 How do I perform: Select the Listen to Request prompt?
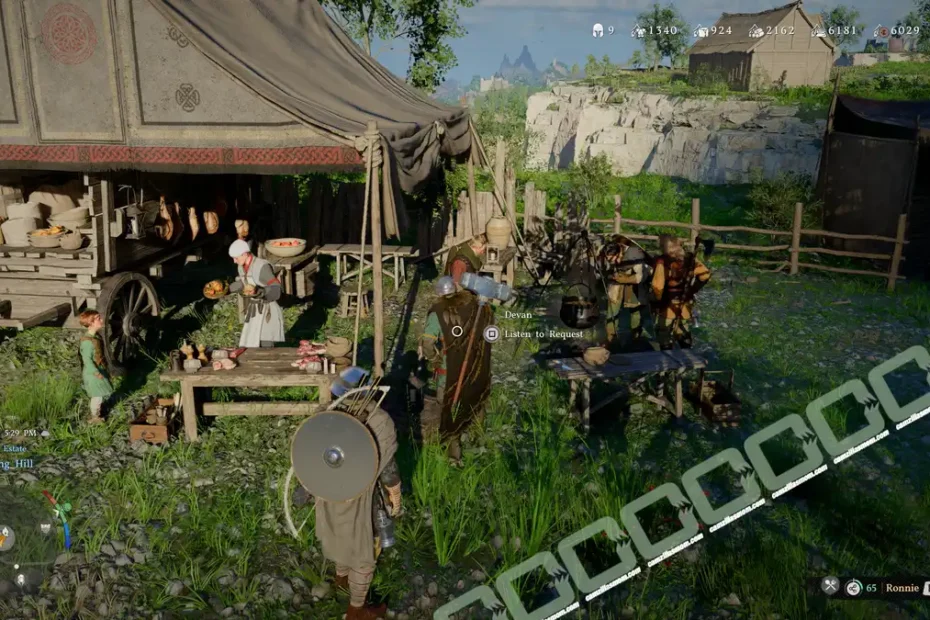pos(543,334)
